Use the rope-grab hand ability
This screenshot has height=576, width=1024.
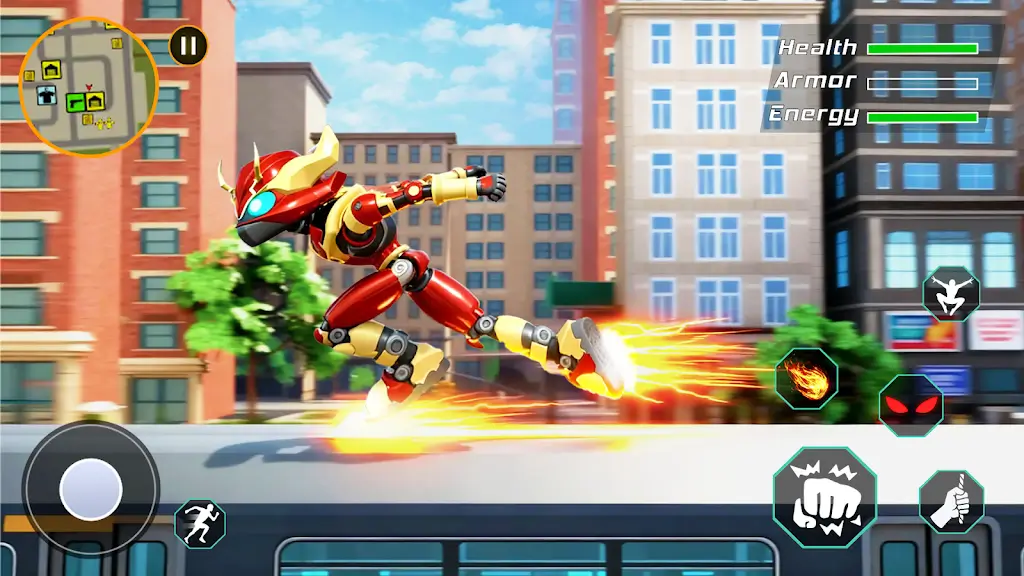pos(951,501)
